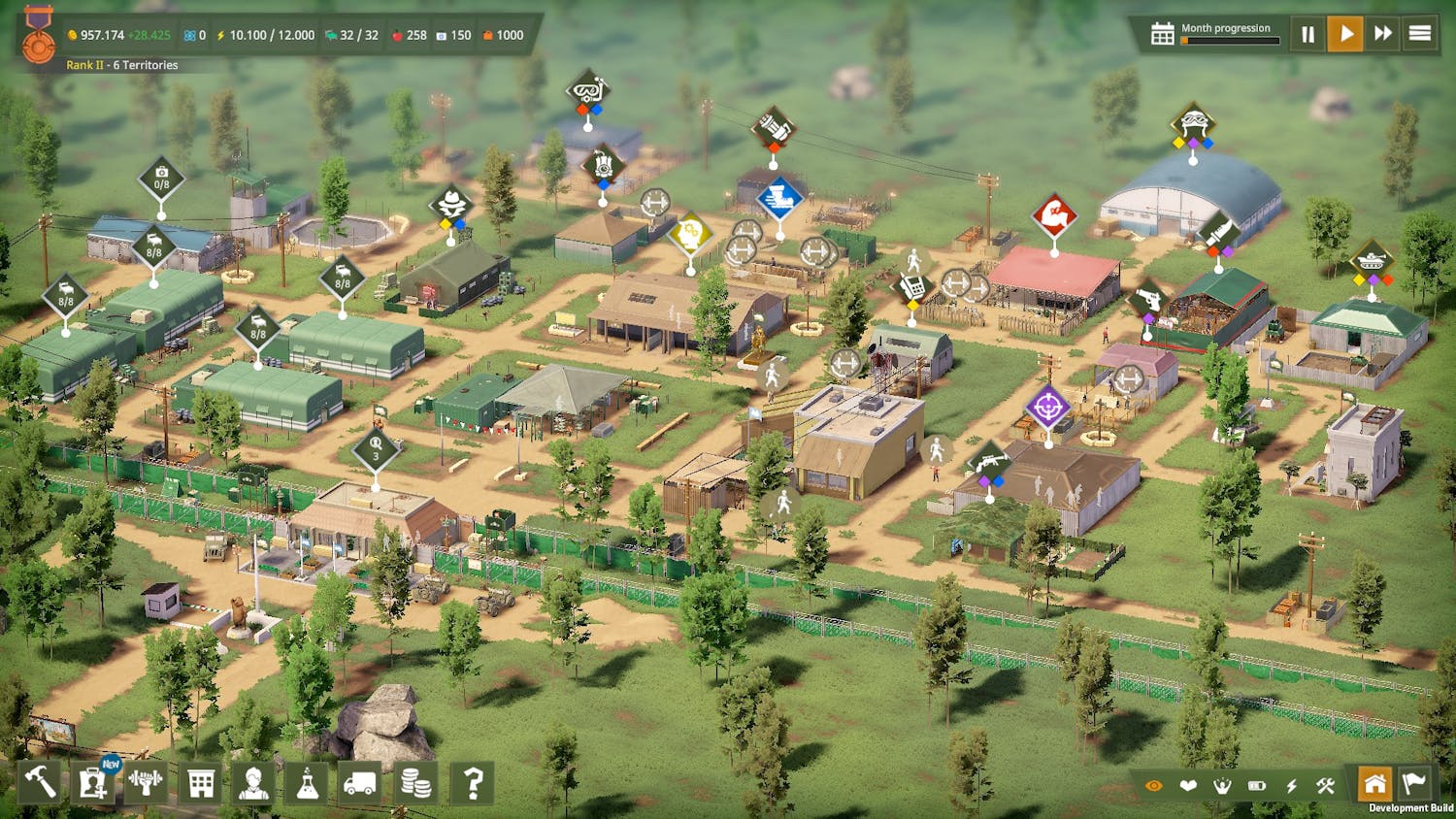This screenshot has height=819, width=1456.
Task: Show the heart health overlay
Action: (1188, 786)
